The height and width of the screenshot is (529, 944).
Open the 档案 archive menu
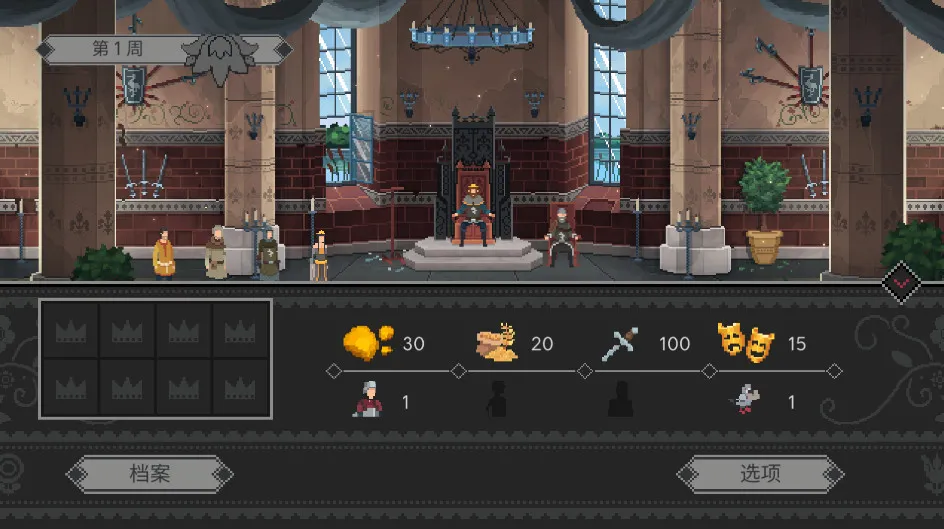(x=149, y=474)
